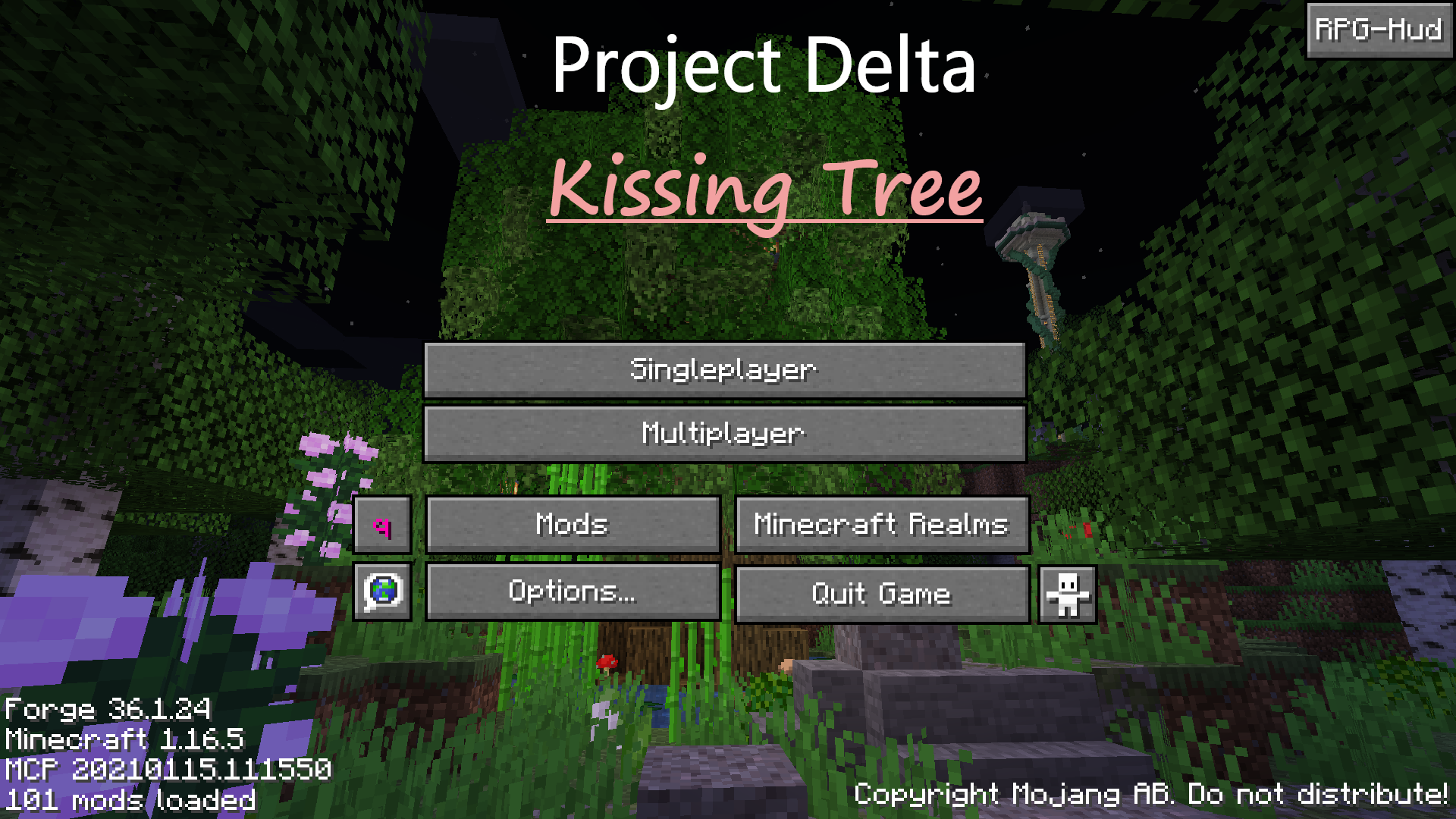Click the pink quill icon beside the Mods button
The width and height of the screenshot is (1456, 819).
pos(382,524)
